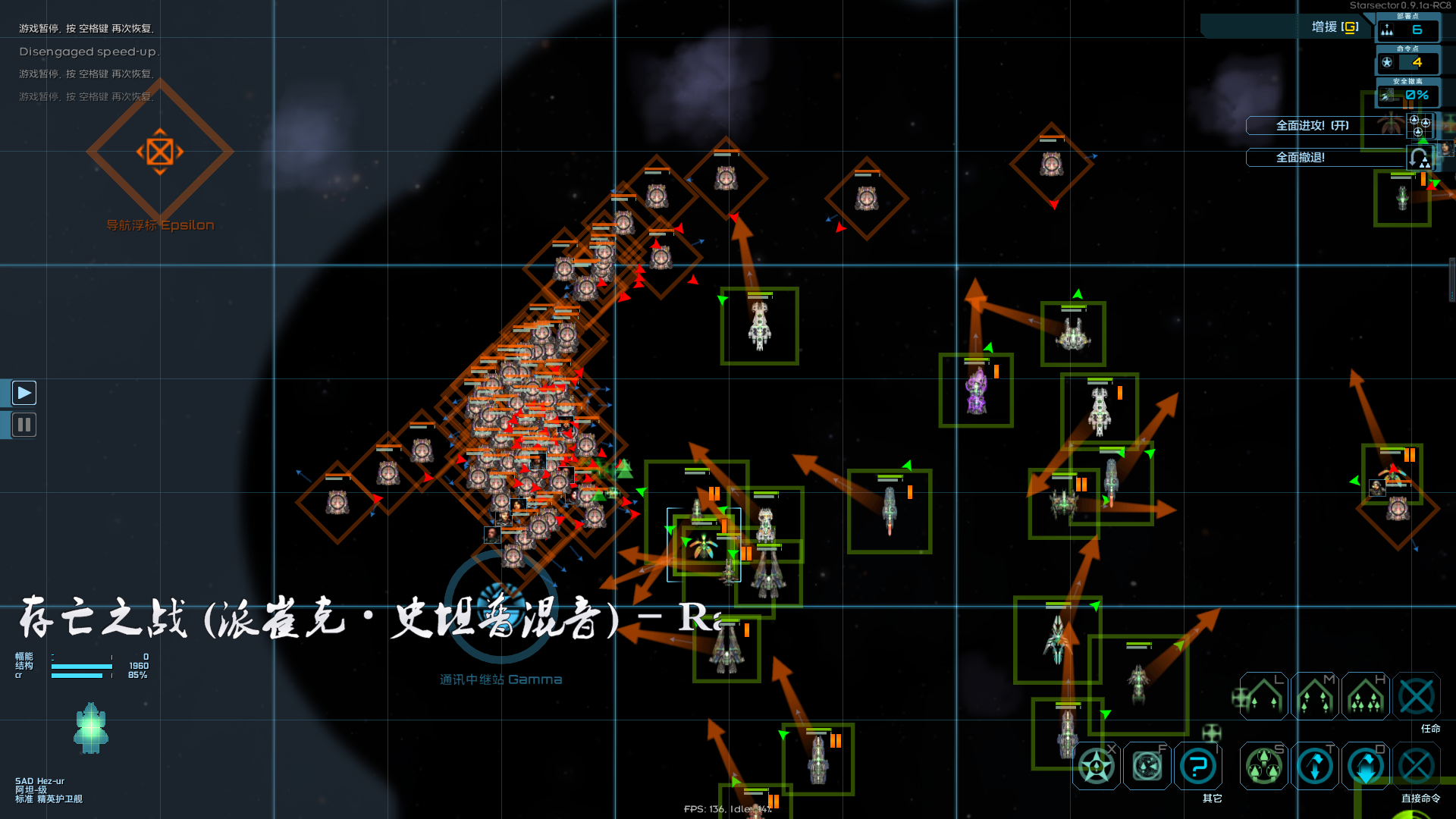The width and height of the screenshot is (1456, 819).
Task: Click the Engage order icon (T)
Action: (x=1316, y=766)
